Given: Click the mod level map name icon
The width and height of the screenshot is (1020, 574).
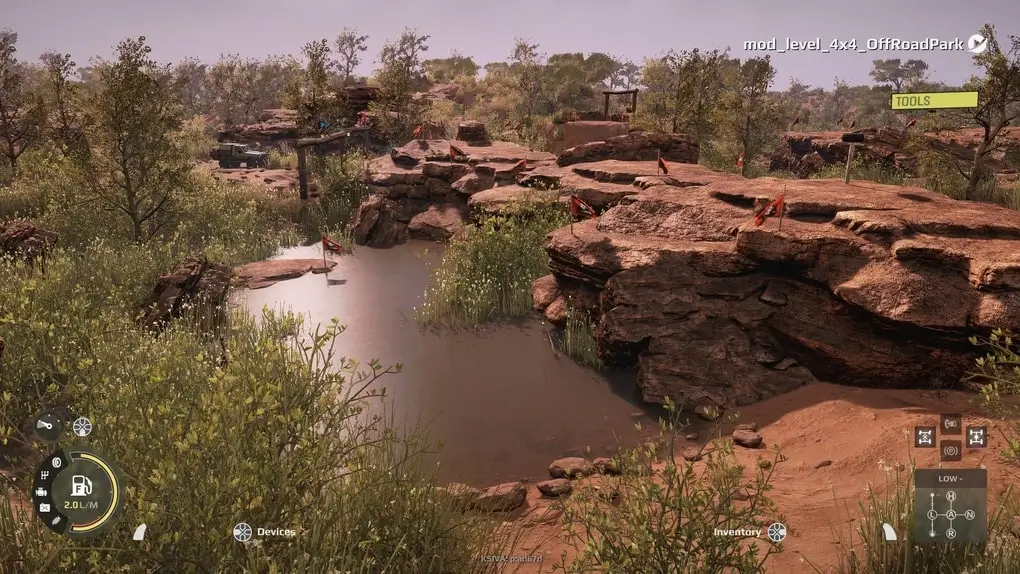Looking at the screenshot, I should point(977,43).
